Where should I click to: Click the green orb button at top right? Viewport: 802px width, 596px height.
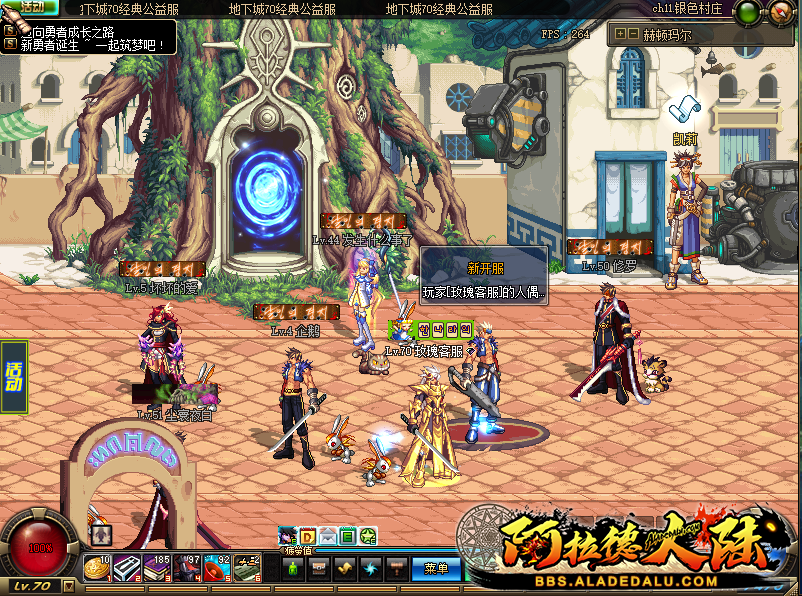click(749, 12)
